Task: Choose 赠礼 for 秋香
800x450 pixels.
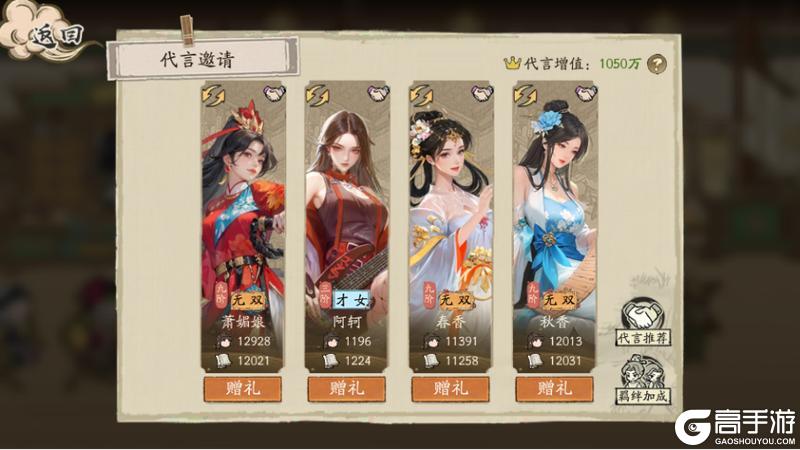Action: 555,387
